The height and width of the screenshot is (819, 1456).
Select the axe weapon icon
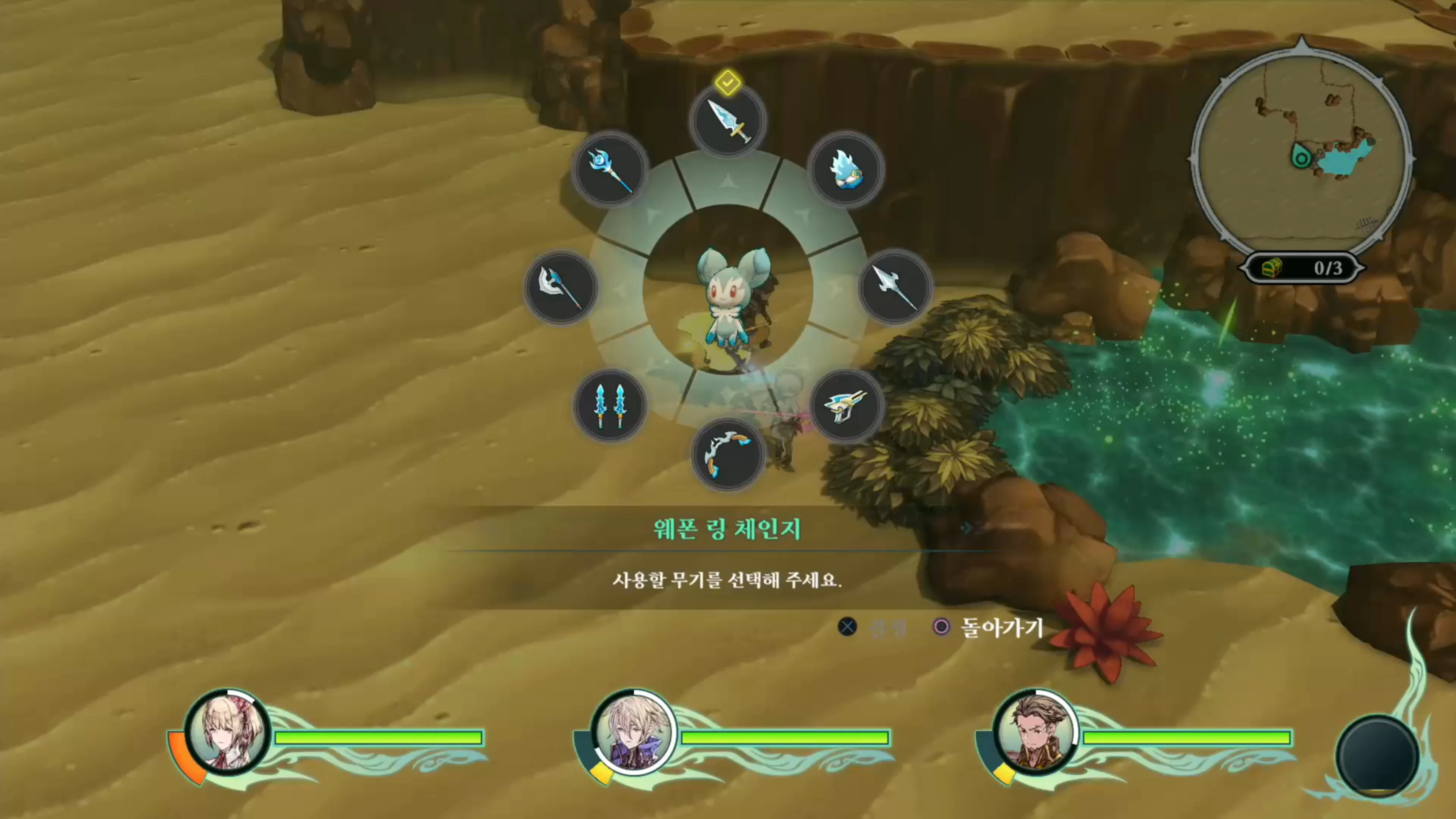point(561,287)
